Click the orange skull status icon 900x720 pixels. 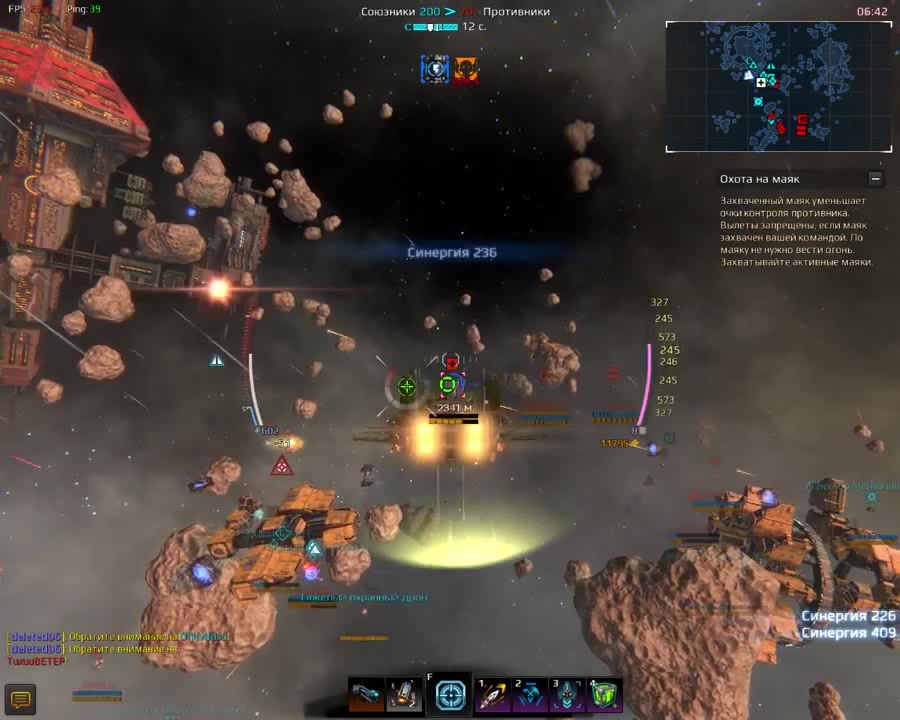(465, 69)
